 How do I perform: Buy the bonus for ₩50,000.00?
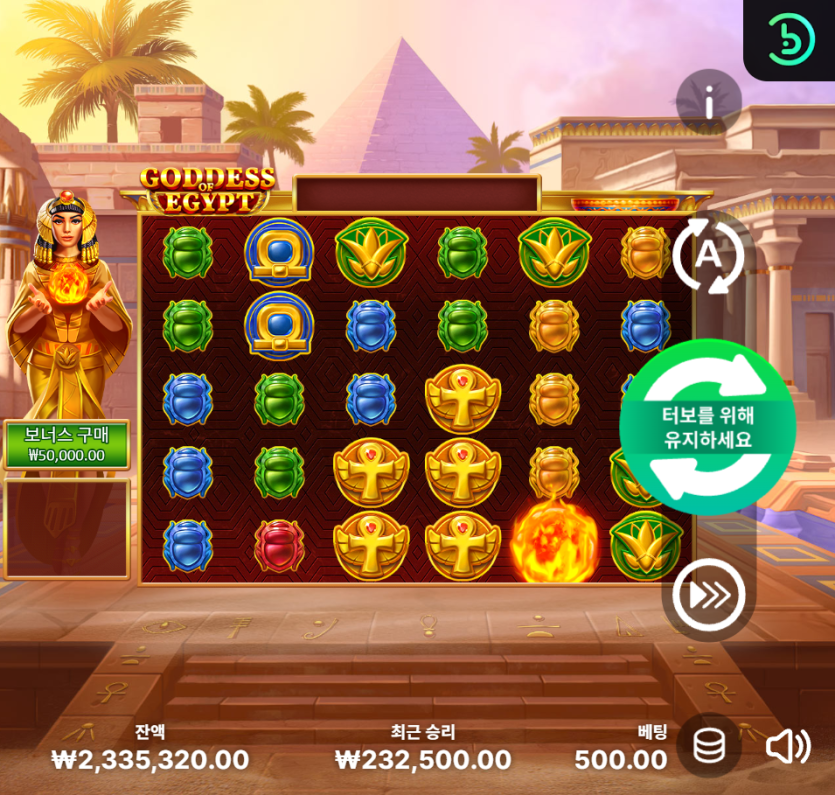point(67,444)
